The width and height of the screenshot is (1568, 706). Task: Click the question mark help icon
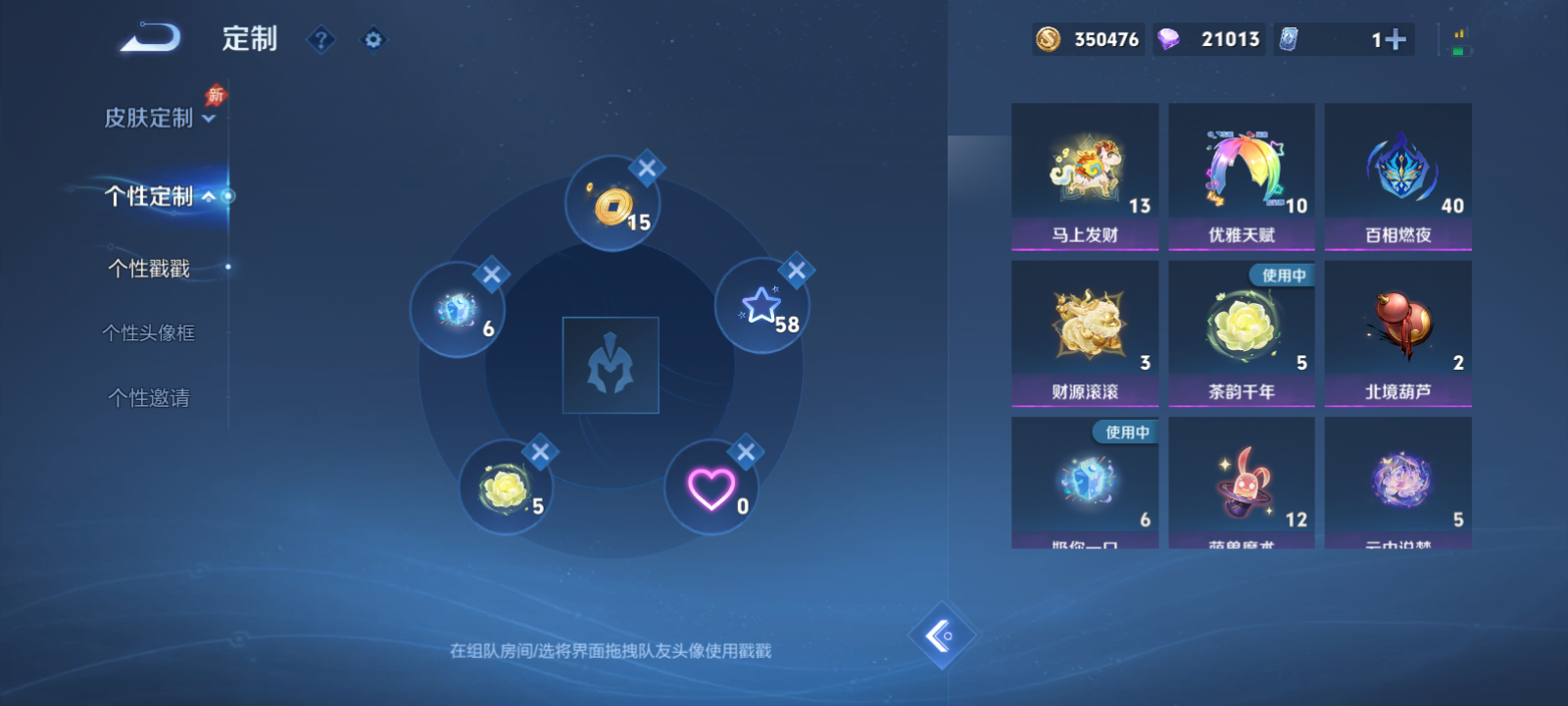321,40
